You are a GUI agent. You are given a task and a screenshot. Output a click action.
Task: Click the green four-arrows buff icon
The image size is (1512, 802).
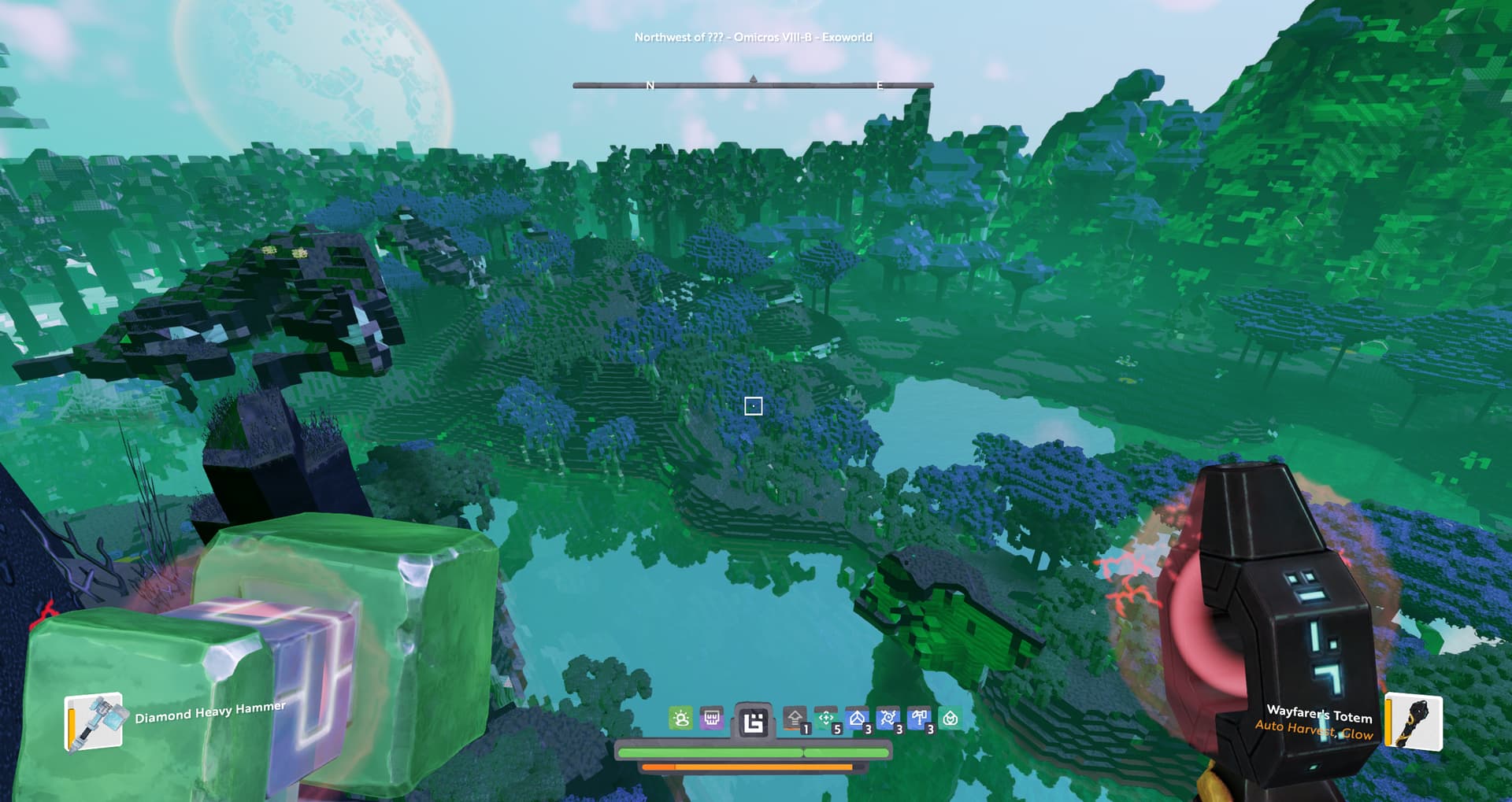click(x=826, y=719)
